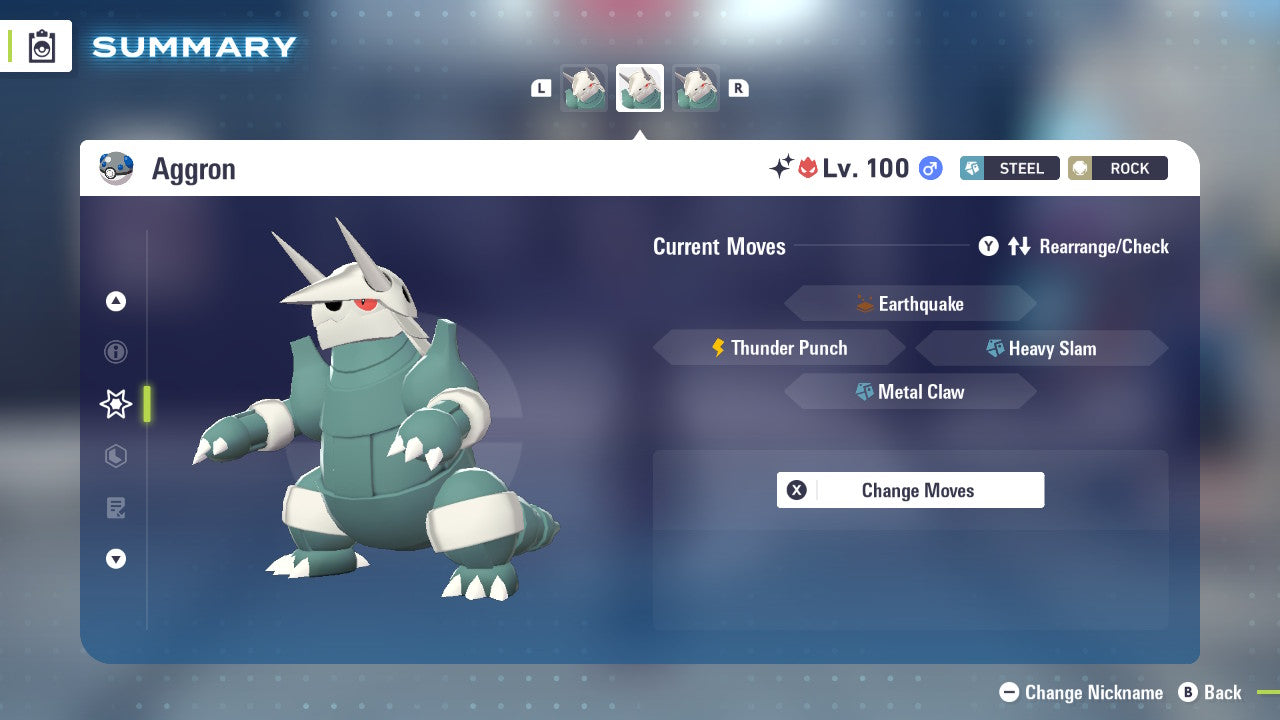Select the STEEL type badge
This screenshot has height=720, width=1280.
point(1009,168)
